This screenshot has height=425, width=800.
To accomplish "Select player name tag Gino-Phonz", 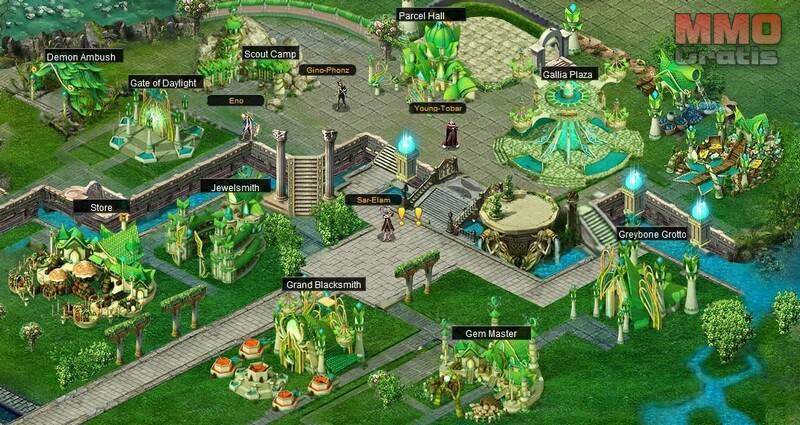I will click(x=326, y=70).
